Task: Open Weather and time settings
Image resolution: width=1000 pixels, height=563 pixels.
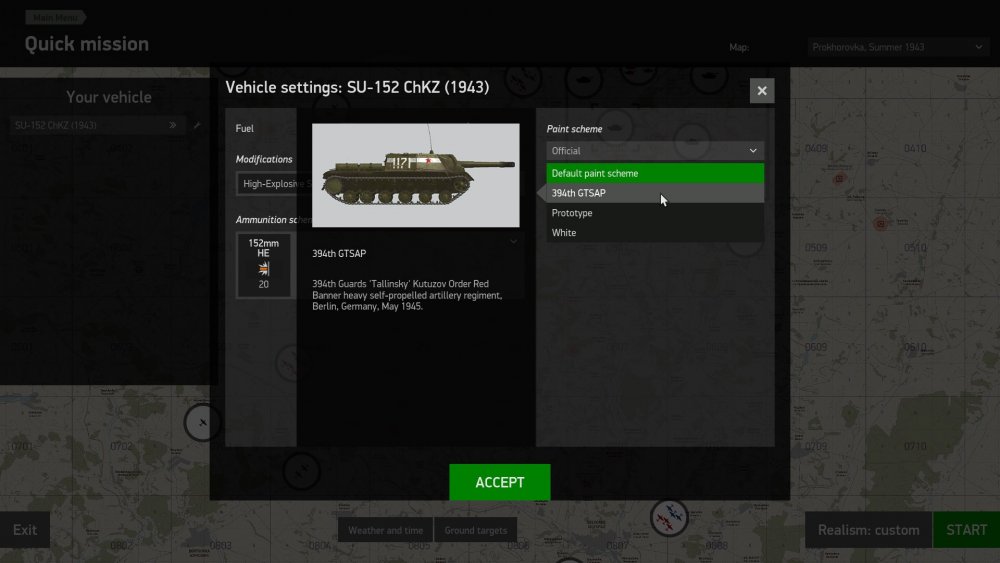Action: click(x=385, y=530)
